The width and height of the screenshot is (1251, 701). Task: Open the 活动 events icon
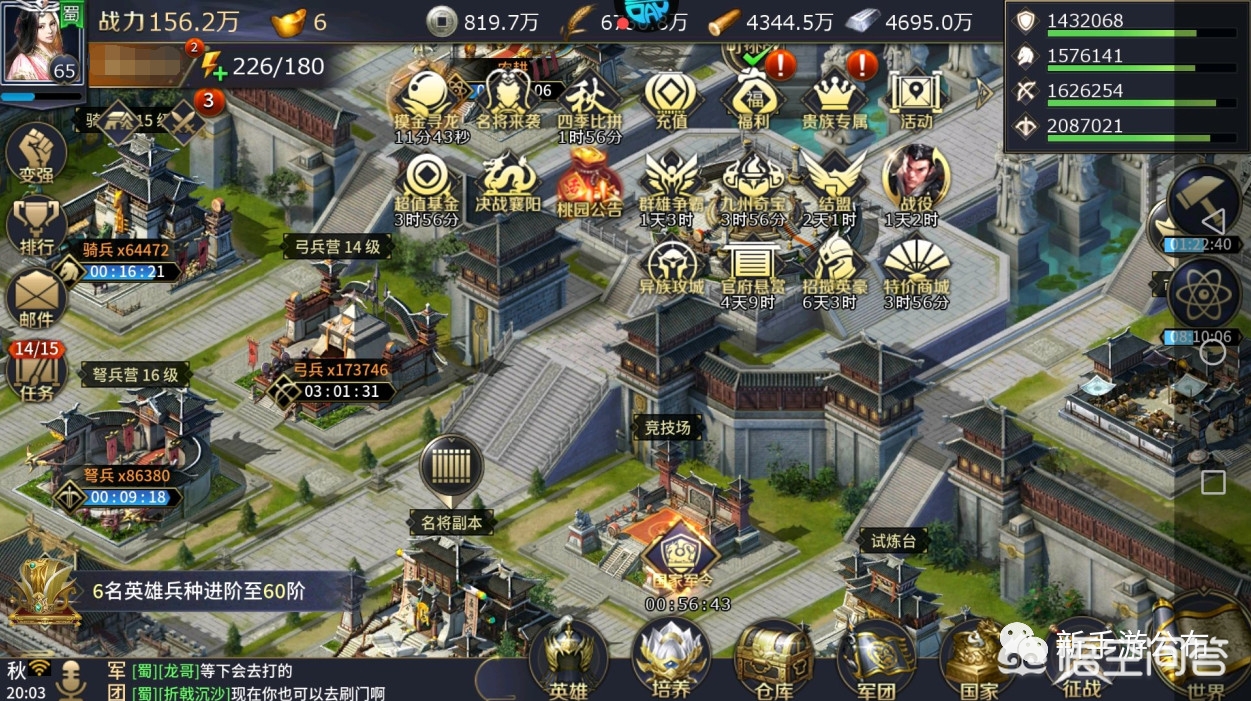(916, 98)
